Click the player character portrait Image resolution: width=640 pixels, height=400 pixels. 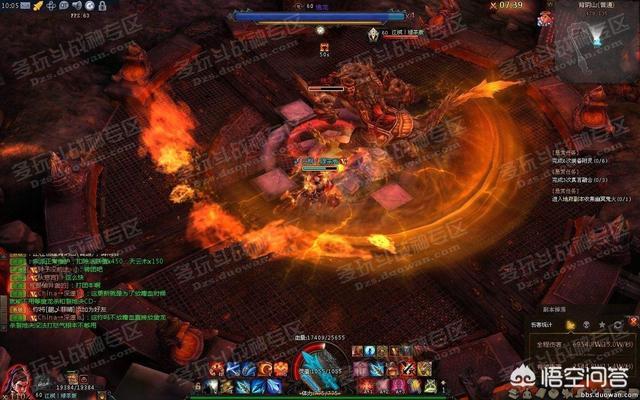[x=17, y=380]
